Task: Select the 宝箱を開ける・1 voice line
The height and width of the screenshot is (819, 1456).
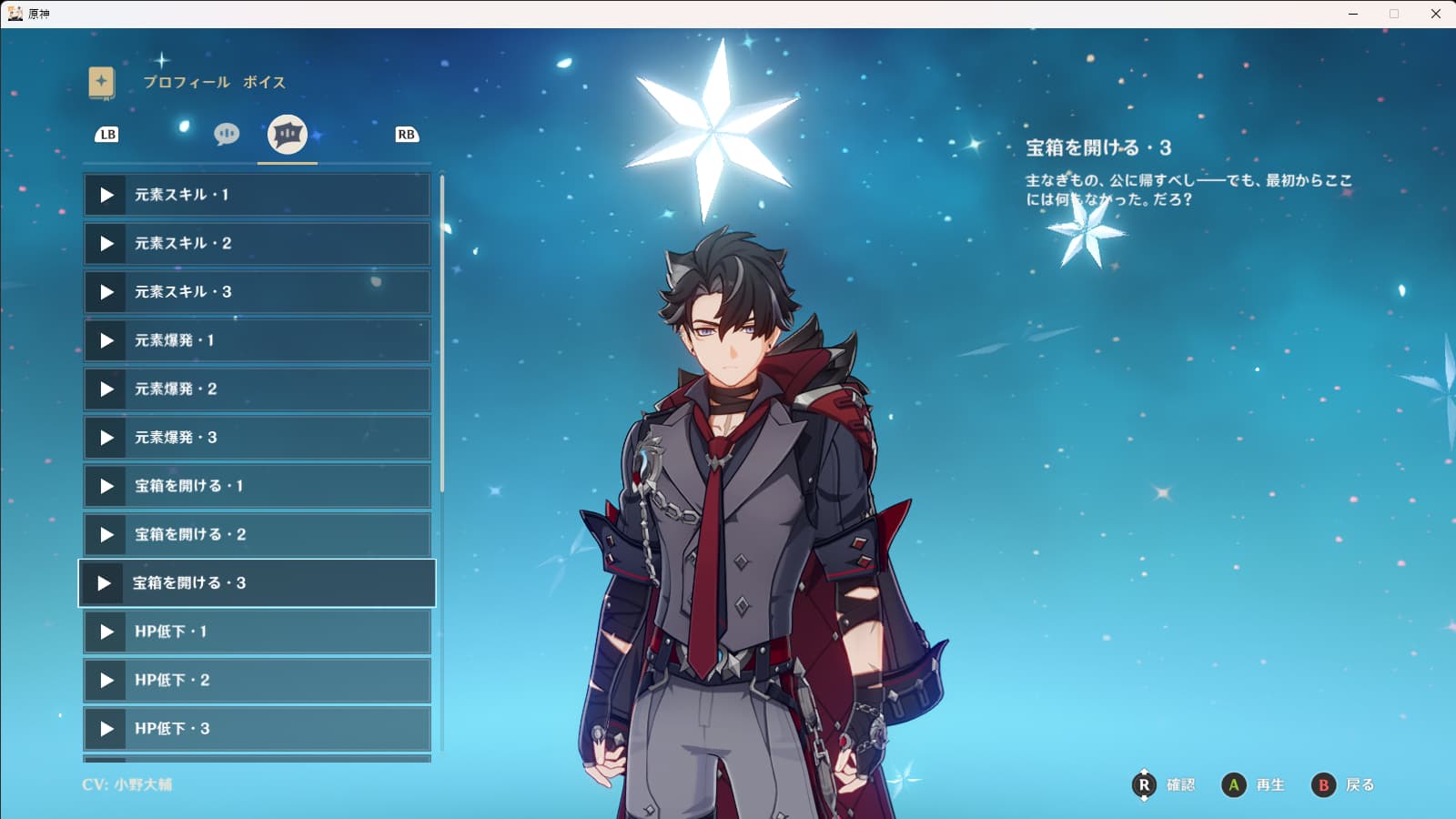Action: tap(257, 486)
